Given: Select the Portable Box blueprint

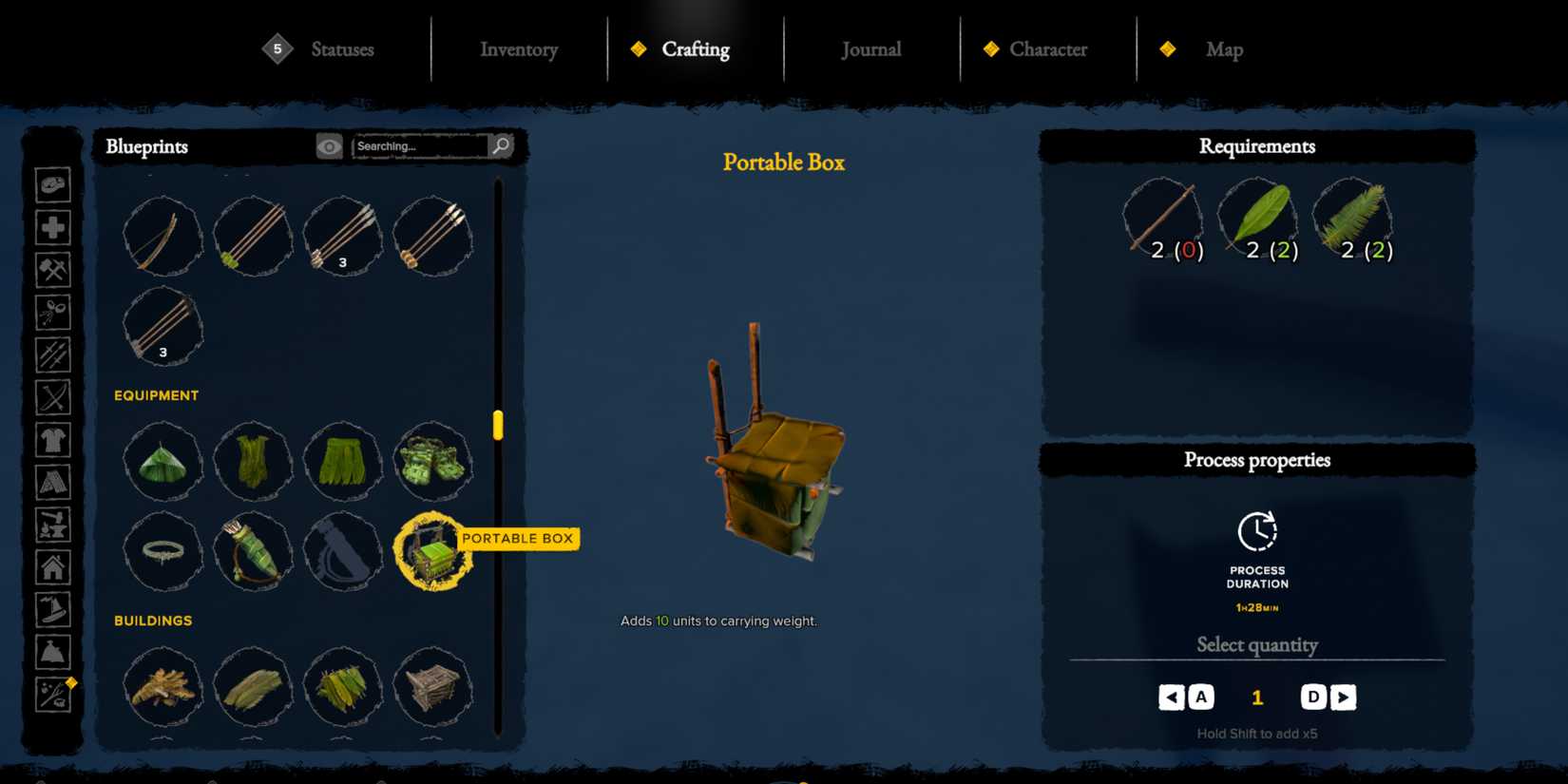Looking at the screenshot, I should tap(434, 552).
